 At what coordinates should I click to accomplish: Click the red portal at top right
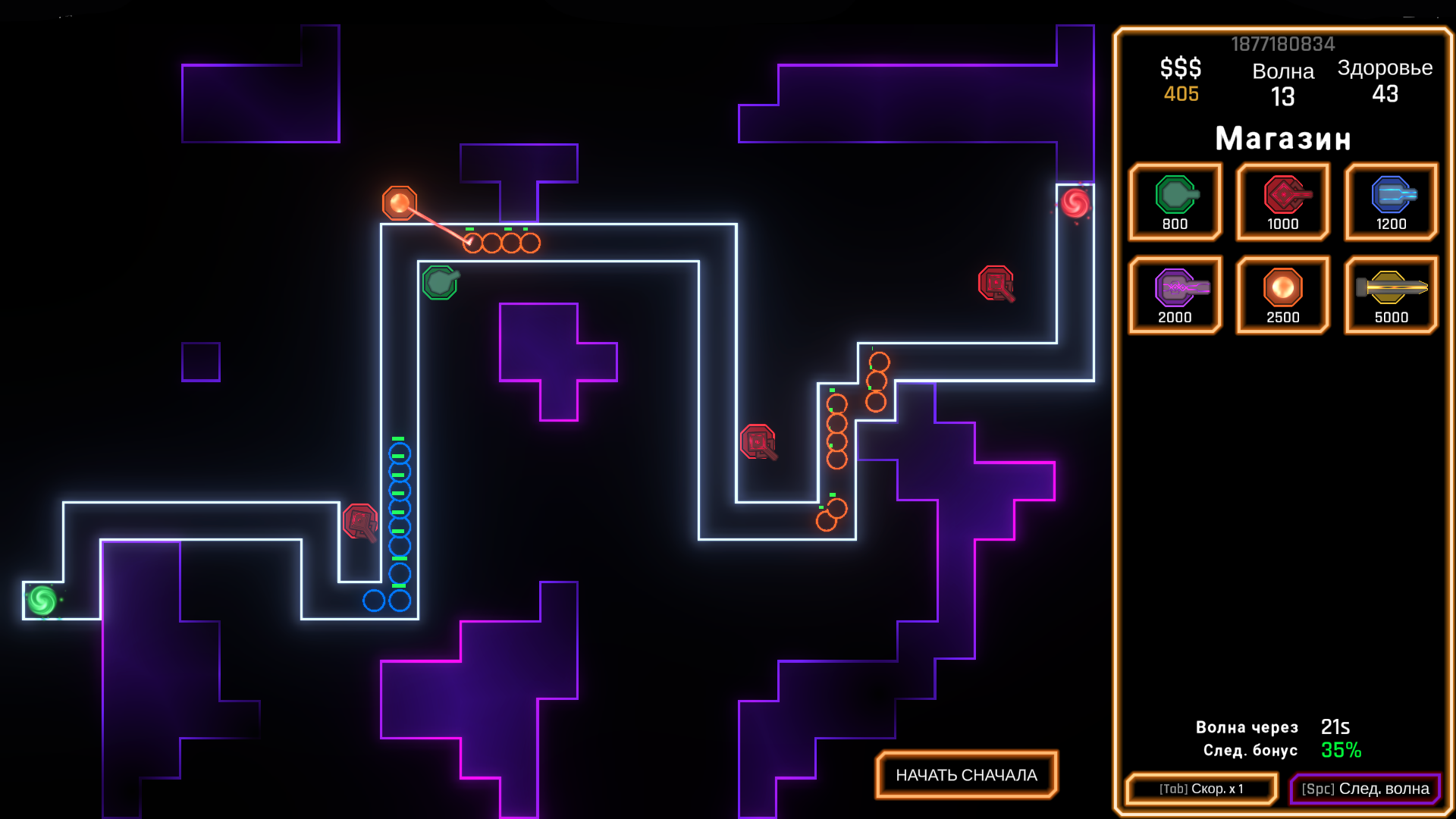click(1074, 202)
